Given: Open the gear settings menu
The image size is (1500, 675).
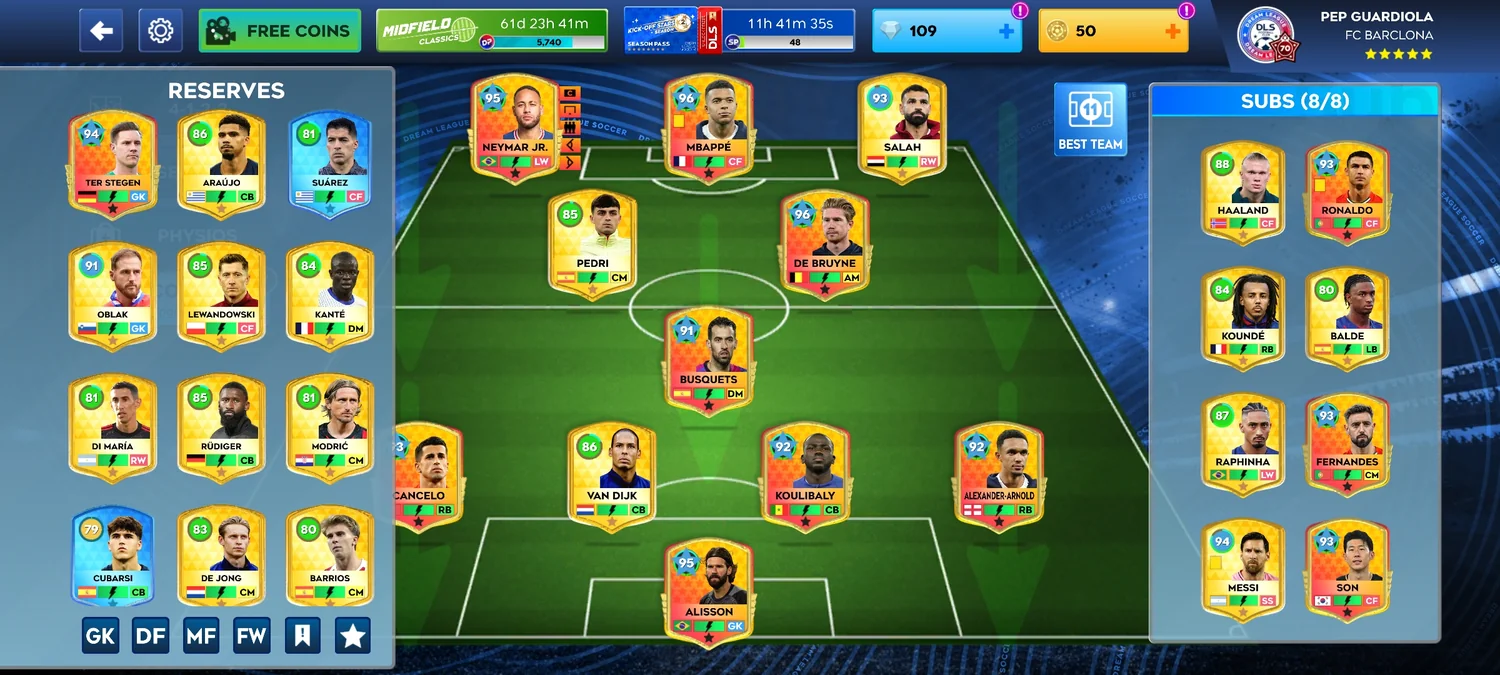Looking at the screenshot, I should [160, 31].
